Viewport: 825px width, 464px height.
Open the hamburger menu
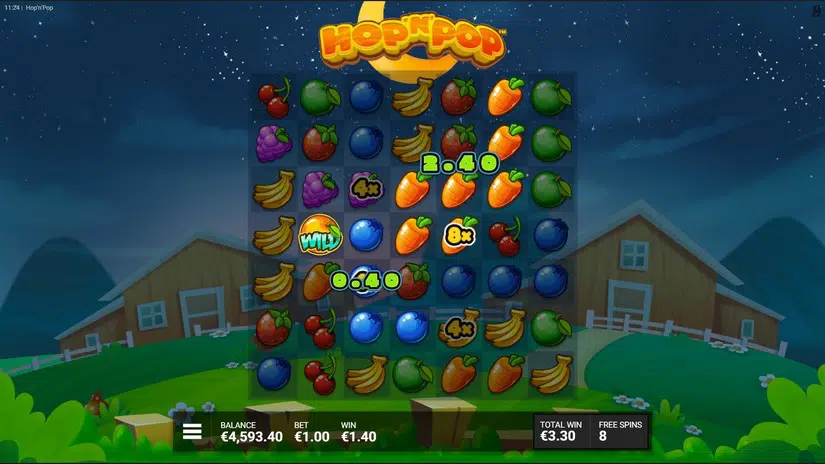coord(193,432)
